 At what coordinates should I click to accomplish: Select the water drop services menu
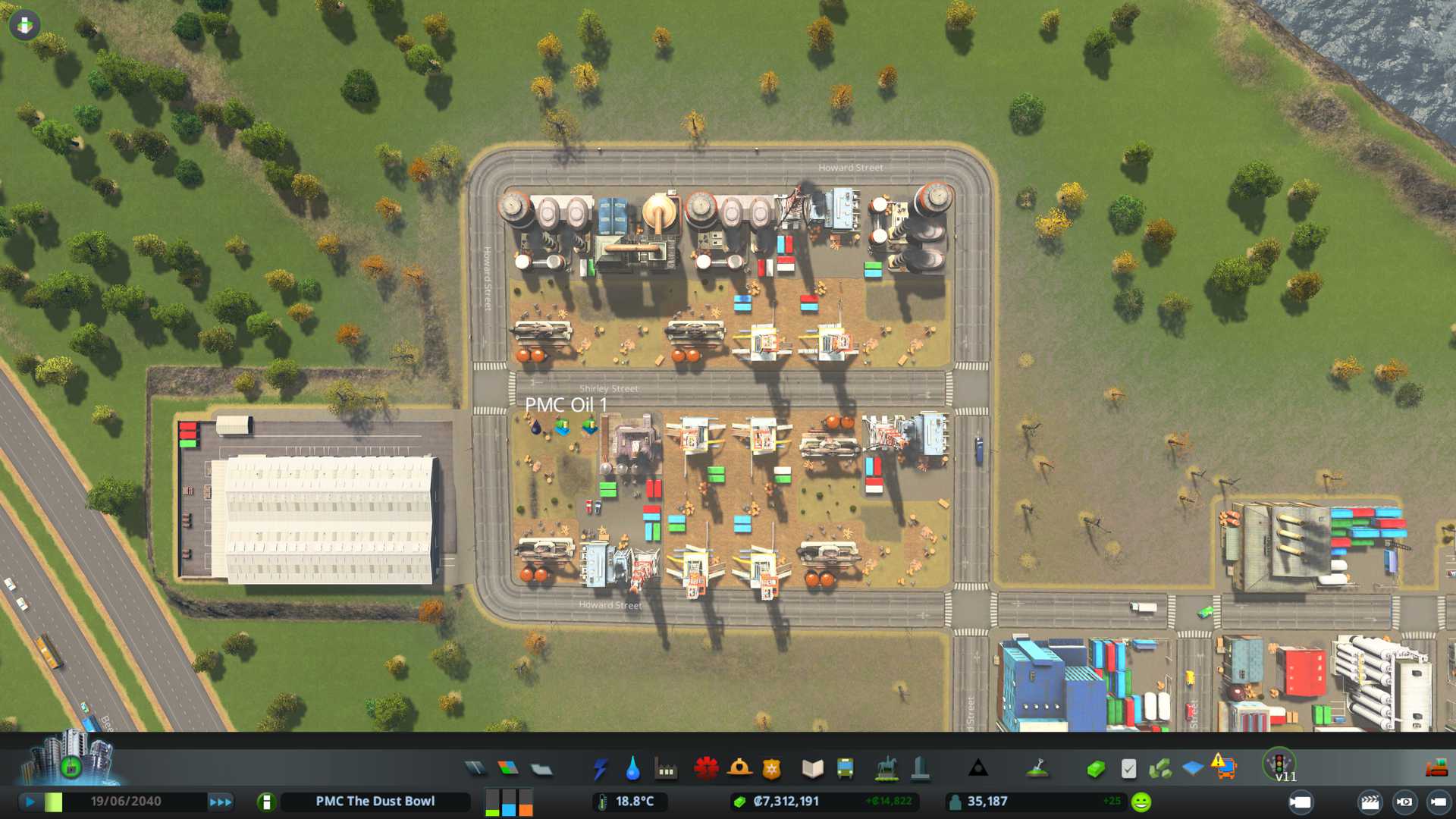click(632, 769)
